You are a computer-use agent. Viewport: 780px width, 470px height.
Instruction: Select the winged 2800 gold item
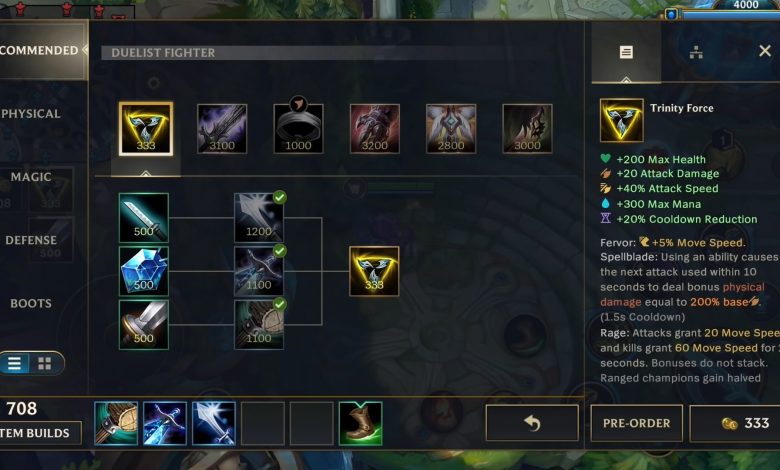(x=451, y=129)
